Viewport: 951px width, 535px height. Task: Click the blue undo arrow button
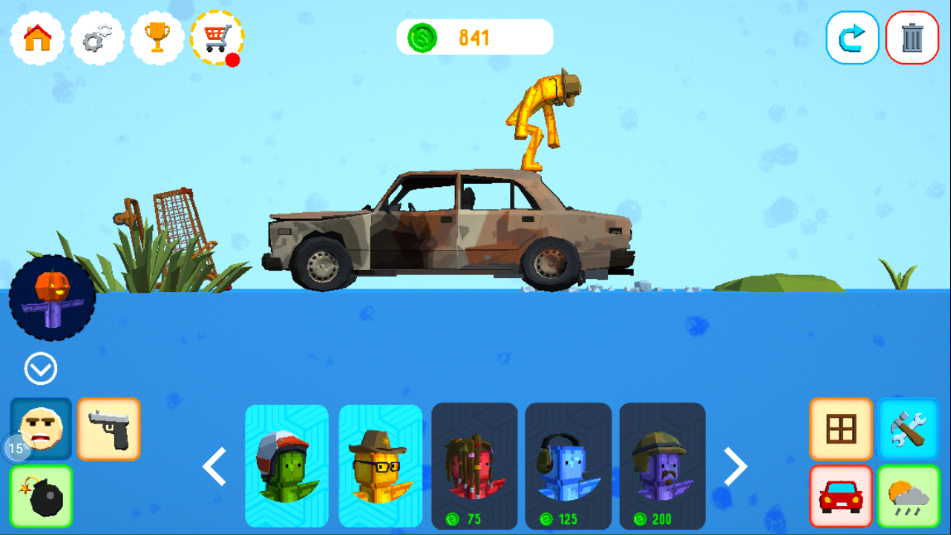pyautogui.click(x=852, y=38)
